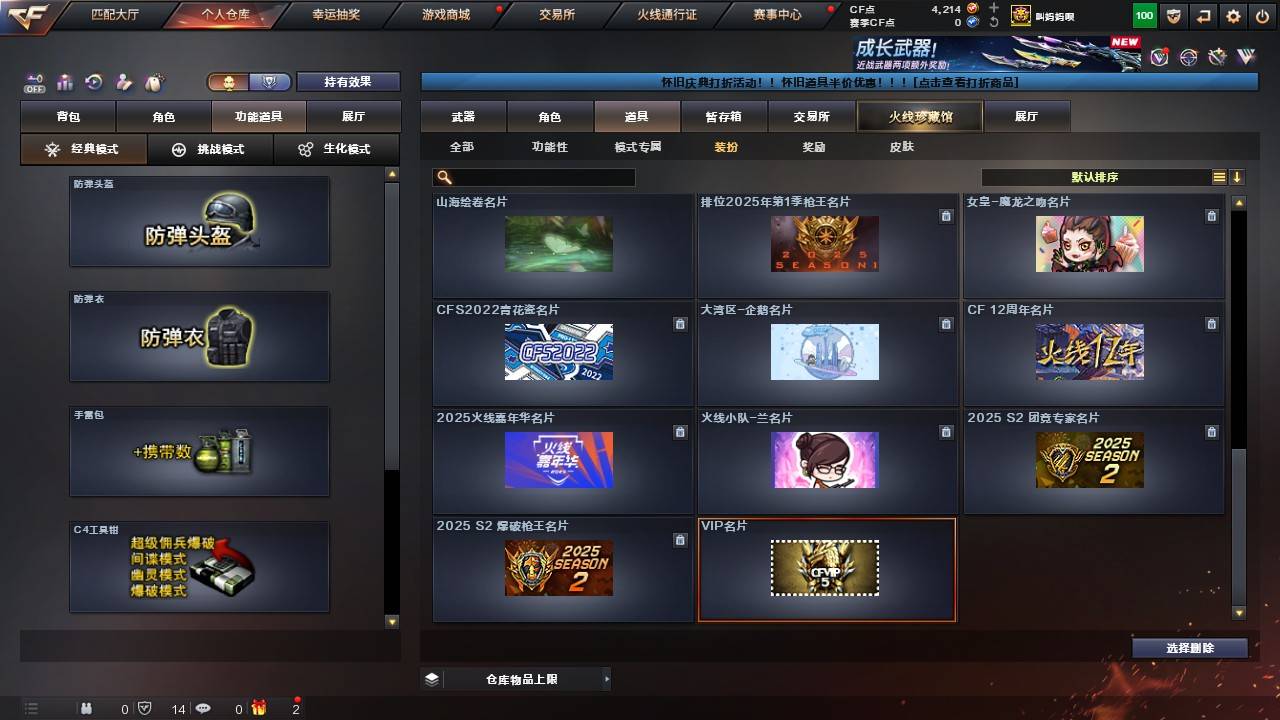Toggle grid/list view icon near 默认排序

(1219, 177)
